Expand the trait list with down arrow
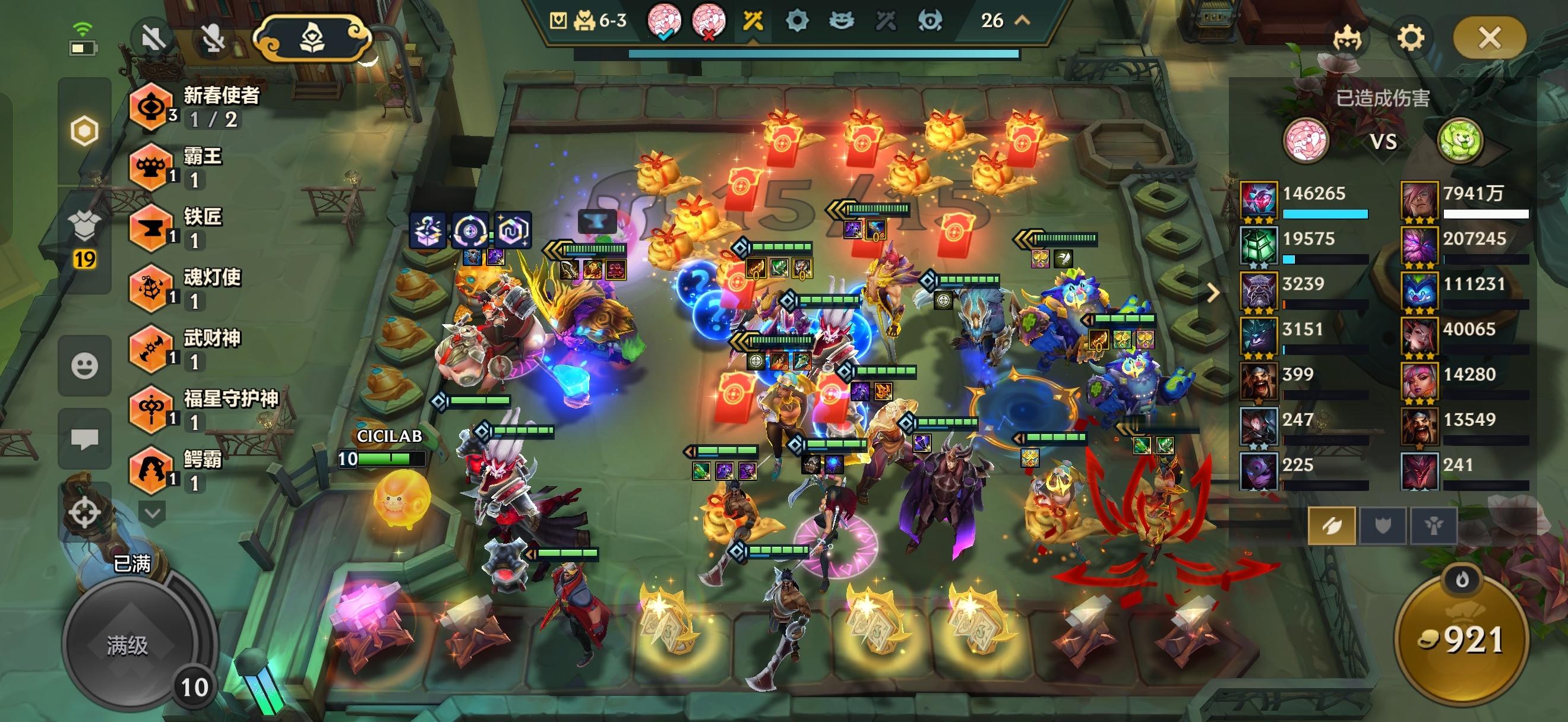 coord(152,513)
